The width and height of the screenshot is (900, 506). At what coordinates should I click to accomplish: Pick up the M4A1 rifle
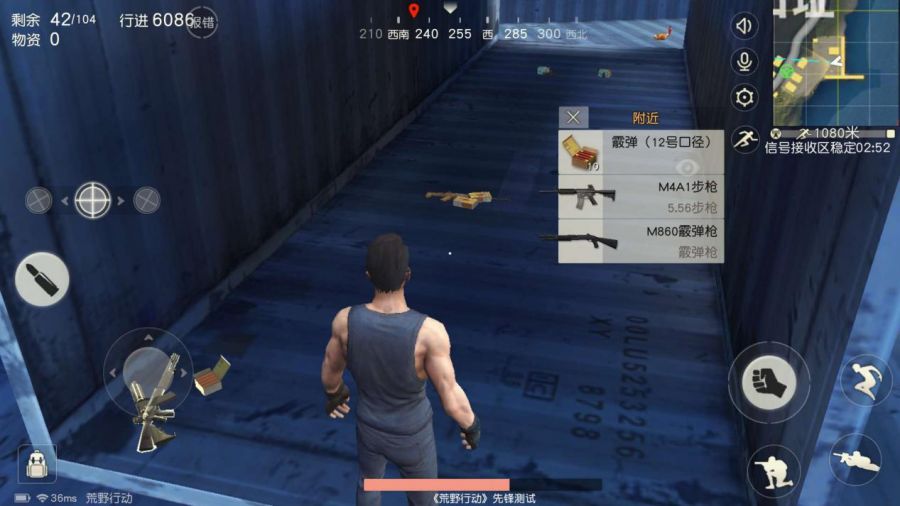coord(640,197)
